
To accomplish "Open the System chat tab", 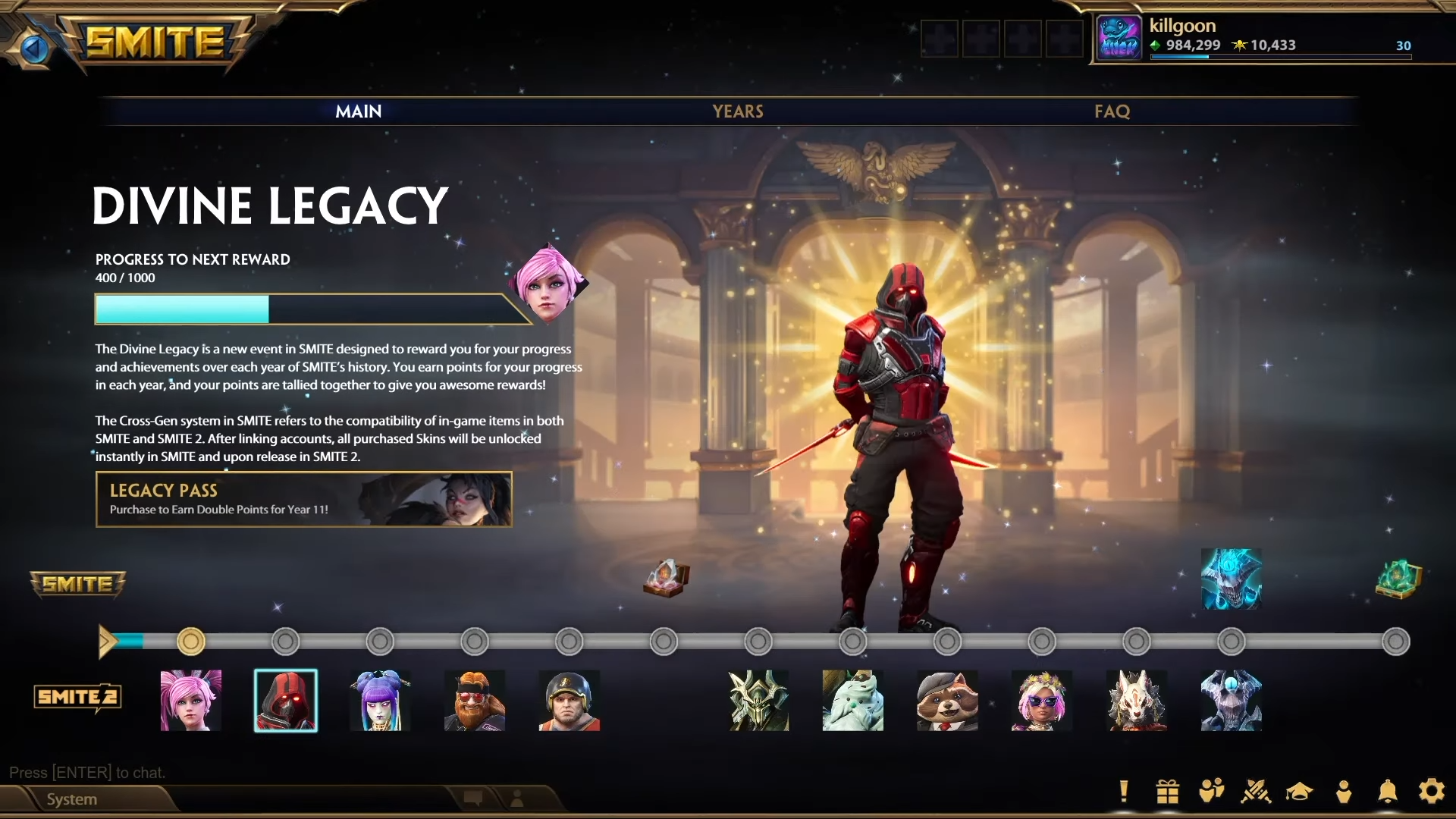I will pyautogui.click(x=72, y=799).
